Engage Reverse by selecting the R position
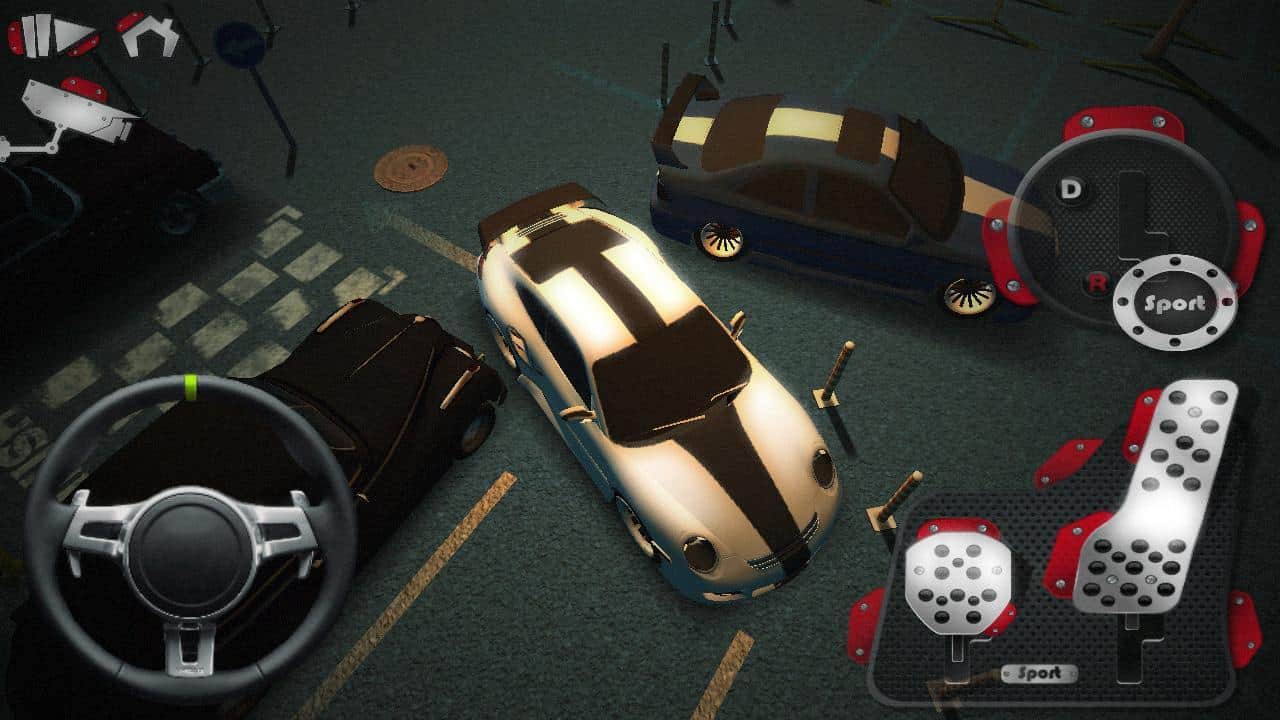1280x720 pixels. [1097, 283]
